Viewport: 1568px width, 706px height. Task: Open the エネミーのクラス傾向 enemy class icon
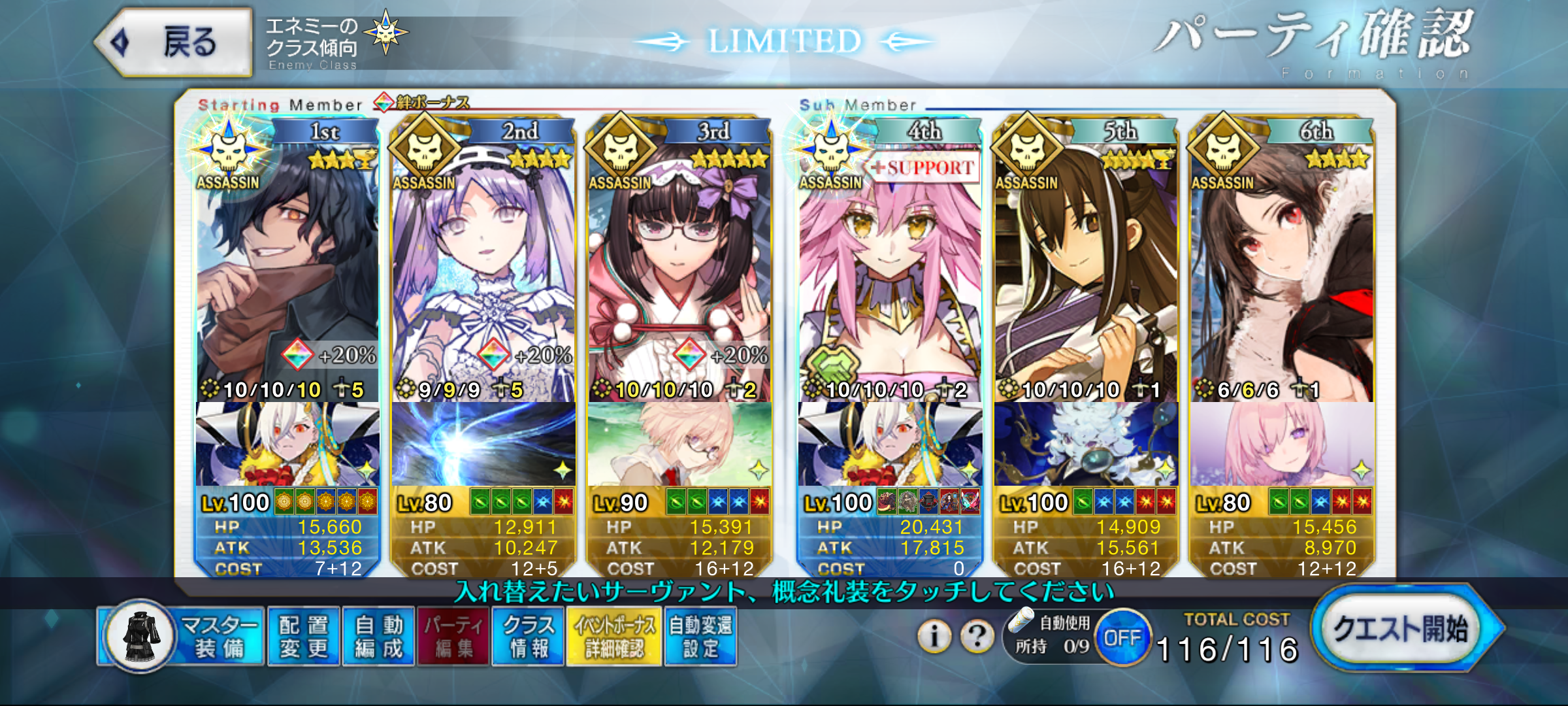click(x=385, y=33)
